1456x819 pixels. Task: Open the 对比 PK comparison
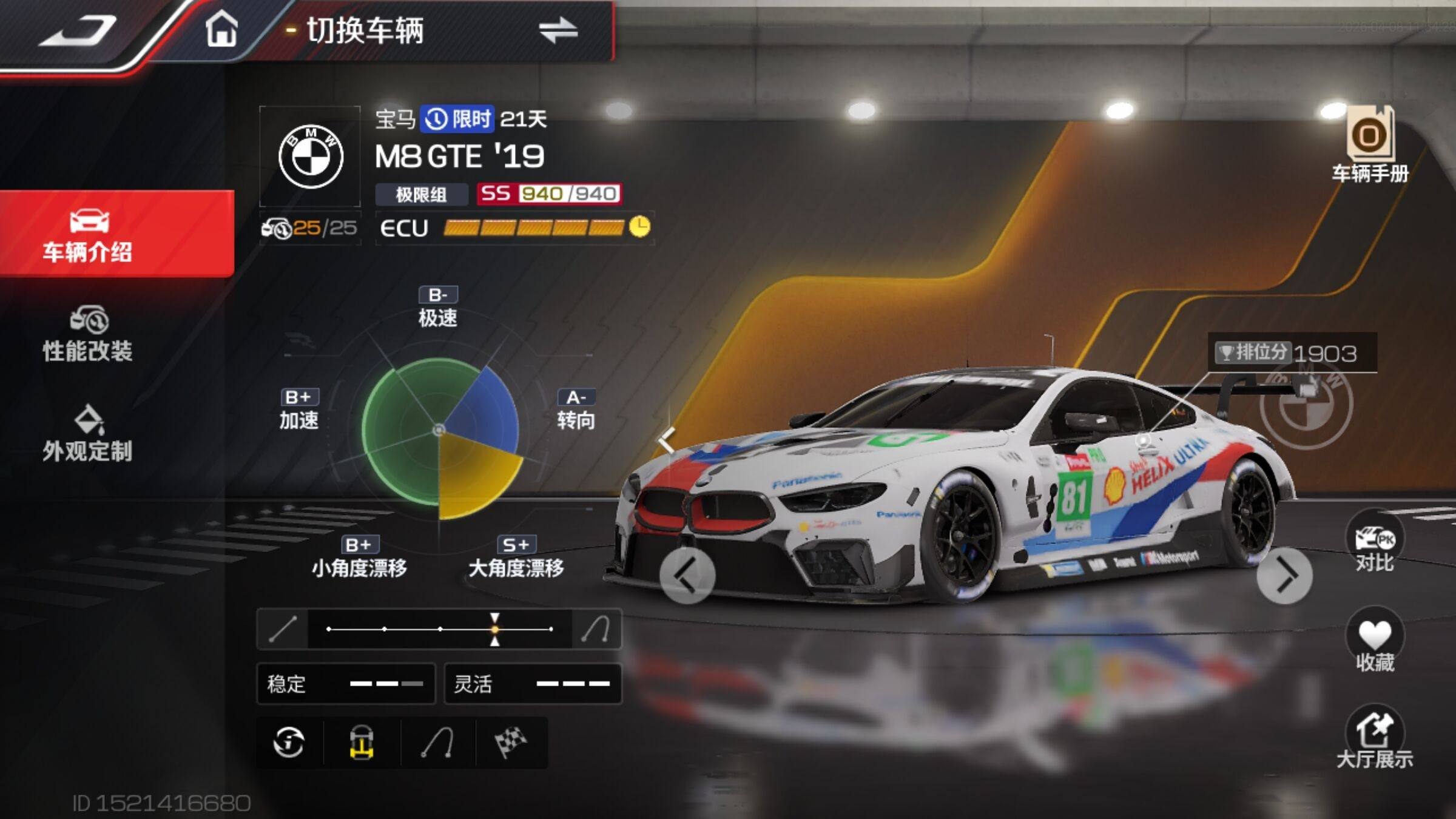[x=1375, y=544]
